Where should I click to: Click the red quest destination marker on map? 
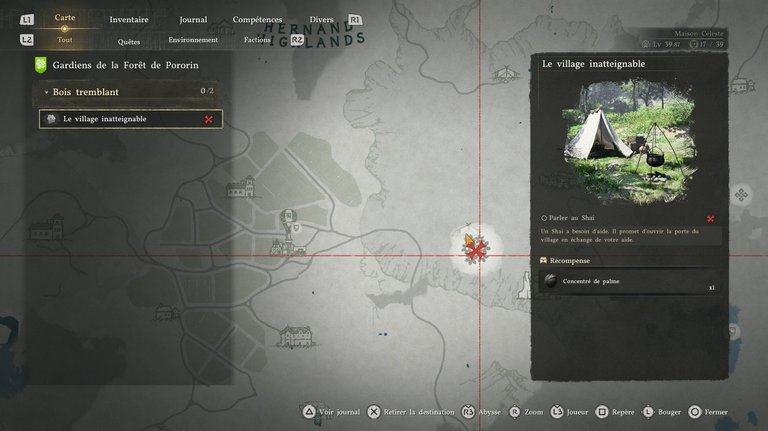click(x=478, y=246)
